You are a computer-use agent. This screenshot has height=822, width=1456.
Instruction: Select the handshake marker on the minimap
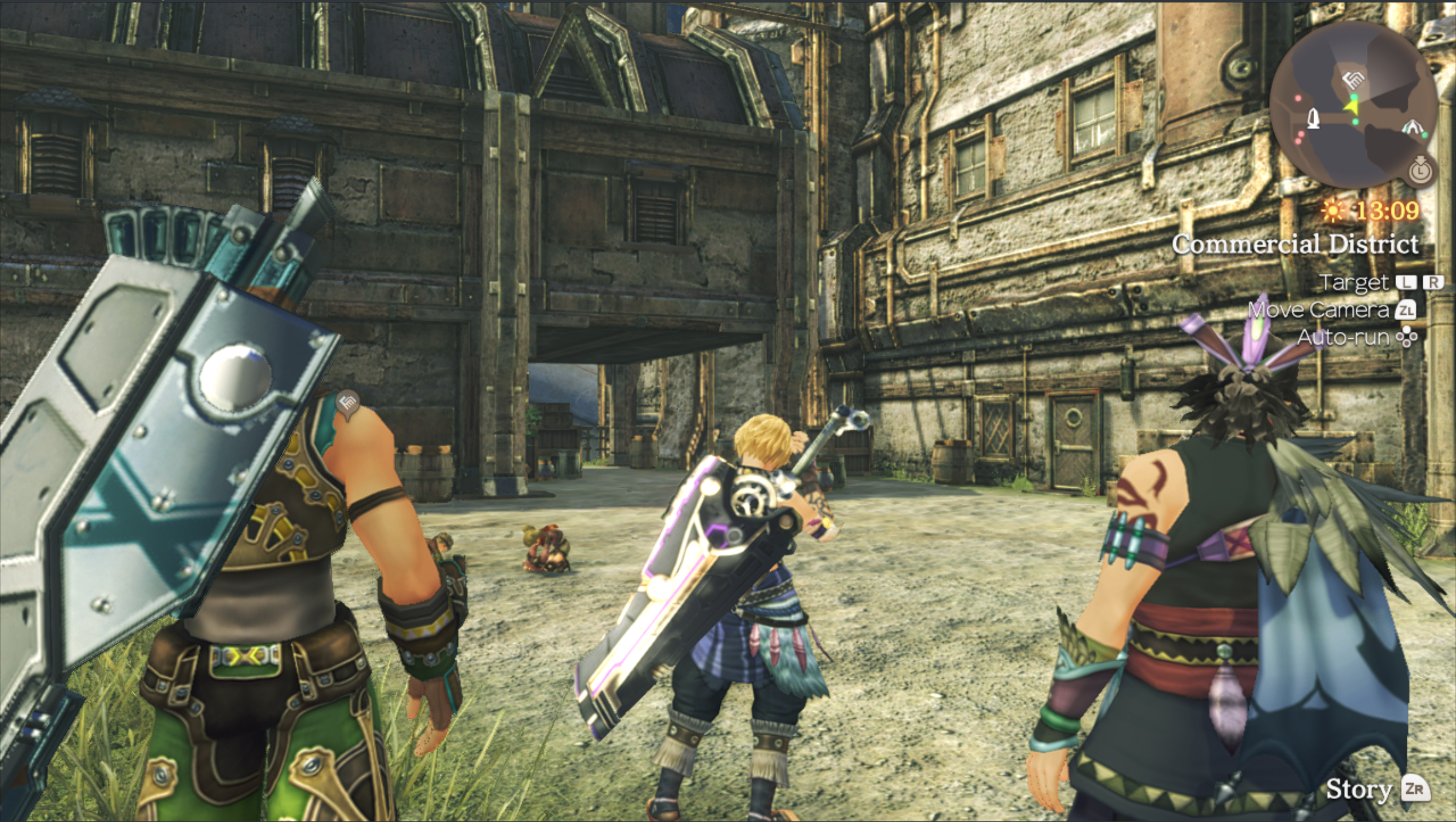1354,79
